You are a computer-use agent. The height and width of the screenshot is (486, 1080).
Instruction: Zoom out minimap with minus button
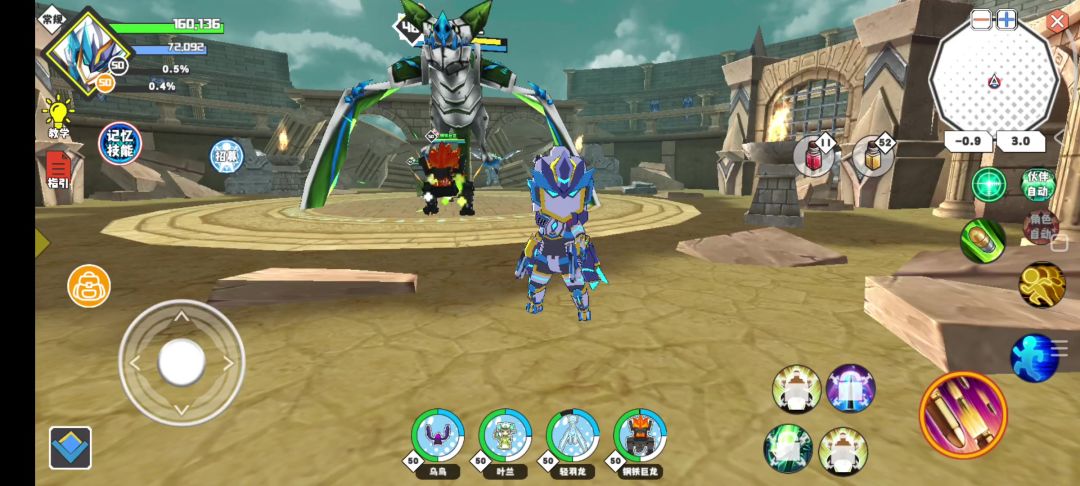tap(981, 19)
